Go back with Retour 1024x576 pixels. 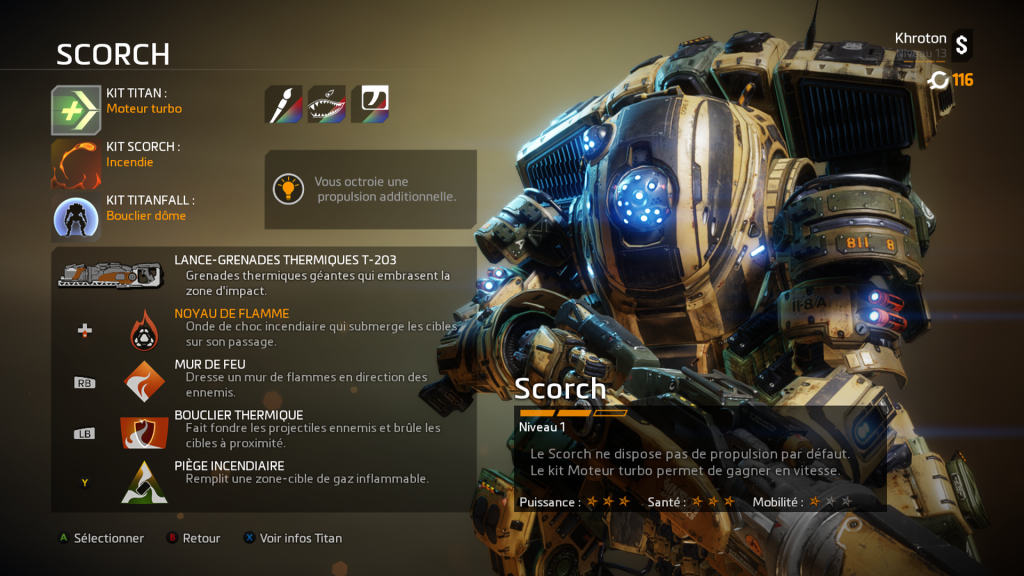point(193,538)
